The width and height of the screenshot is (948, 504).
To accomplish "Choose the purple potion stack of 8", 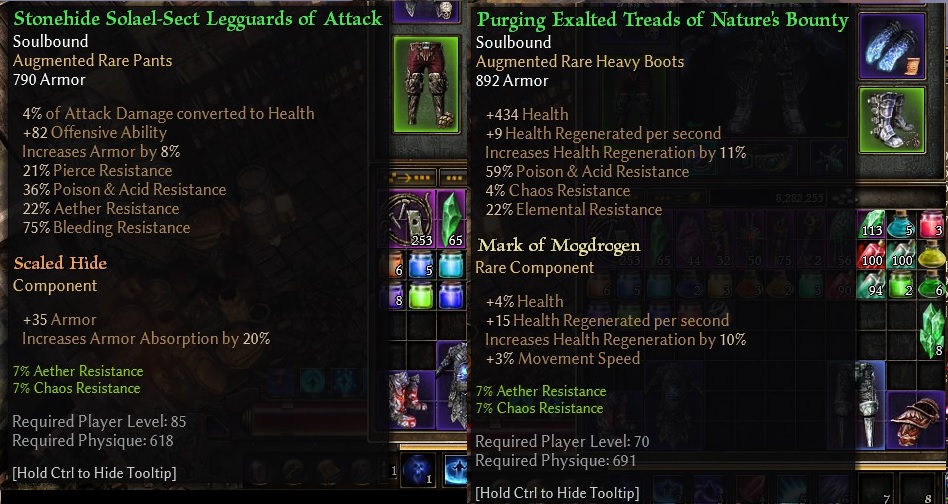I will (x=398, y=296).
